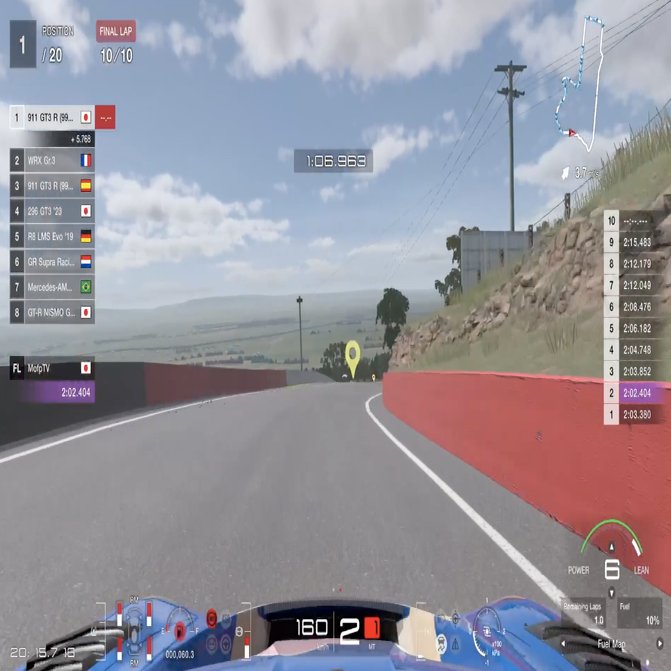671x671 pixels.
Task: Select the R8 LMS Evo '19 row
Action: [x=52, y=237]
